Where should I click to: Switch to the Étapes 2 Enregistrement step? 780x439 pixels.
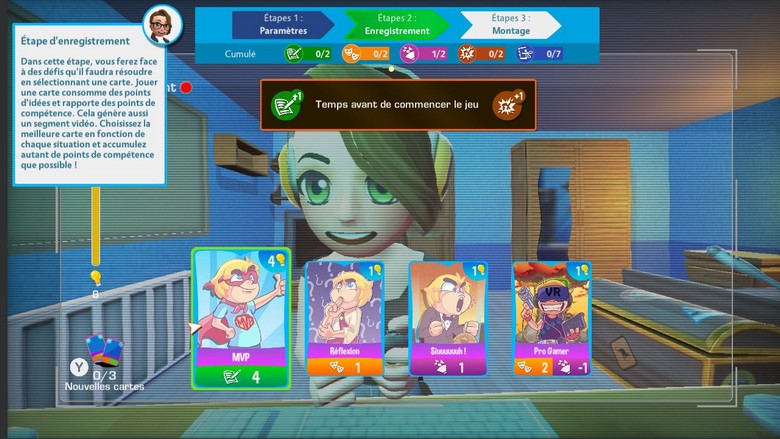(397, 24)
